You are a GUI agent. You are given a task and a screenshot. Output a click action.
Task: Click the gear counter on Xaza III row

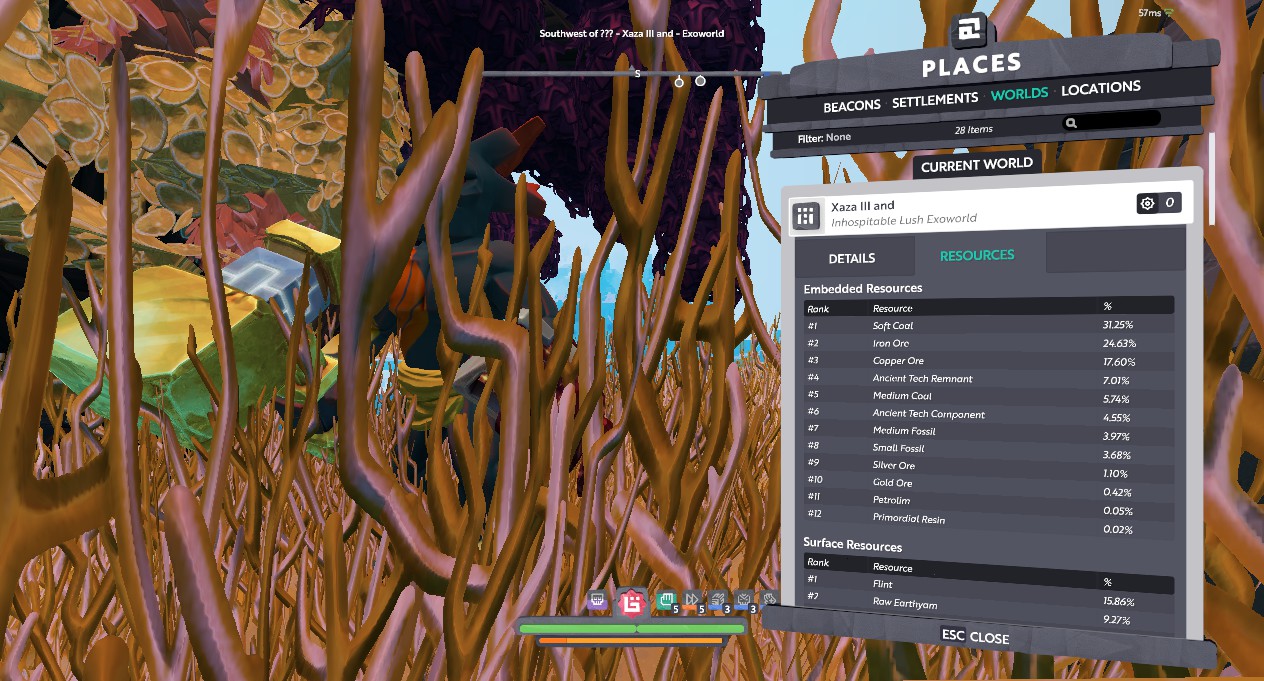[1158, 204]
